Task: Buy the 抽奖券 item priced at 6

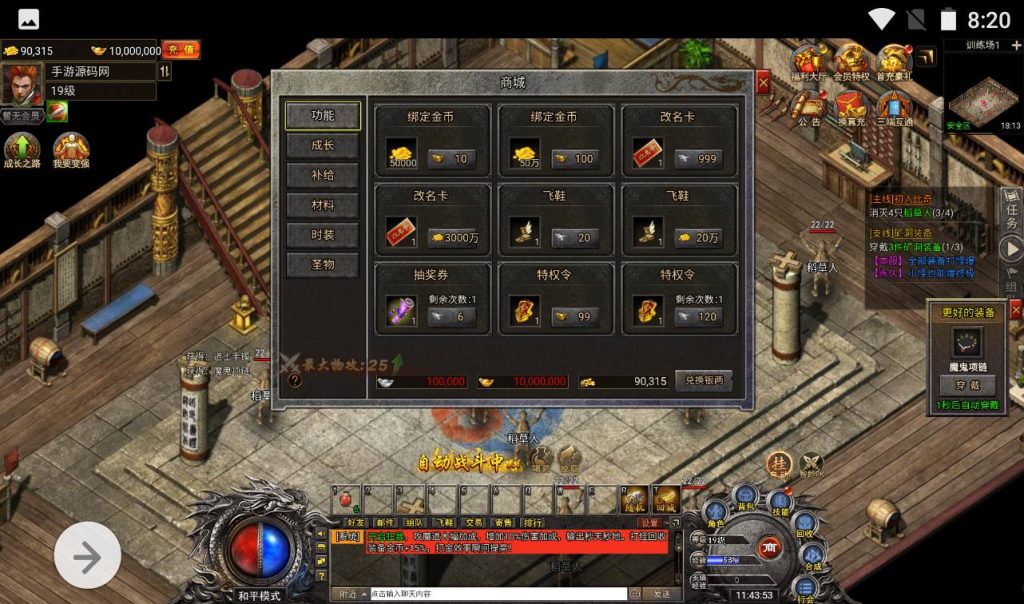Action: [452, 316]
